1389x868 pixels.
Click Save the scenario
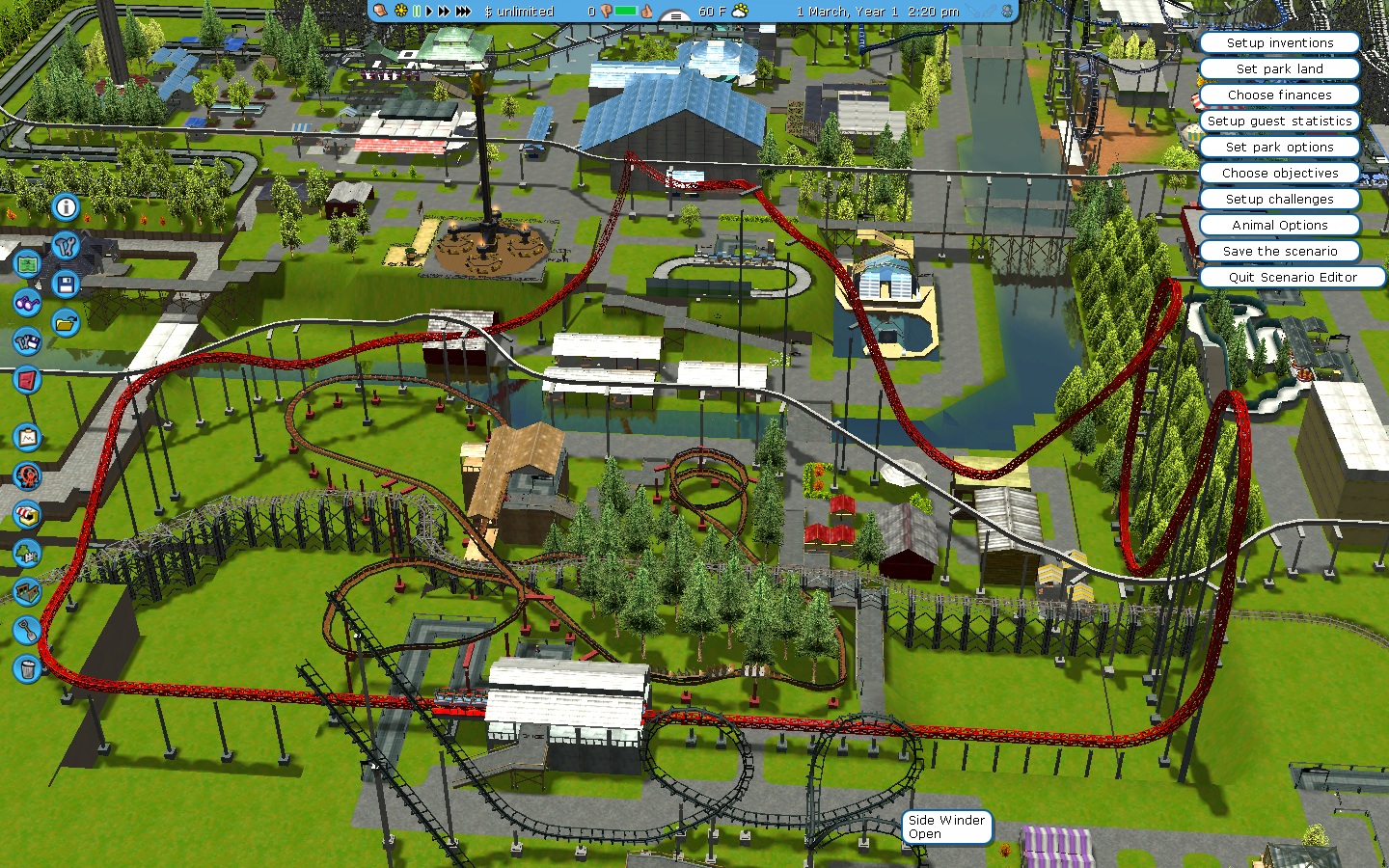point(1279,252)
